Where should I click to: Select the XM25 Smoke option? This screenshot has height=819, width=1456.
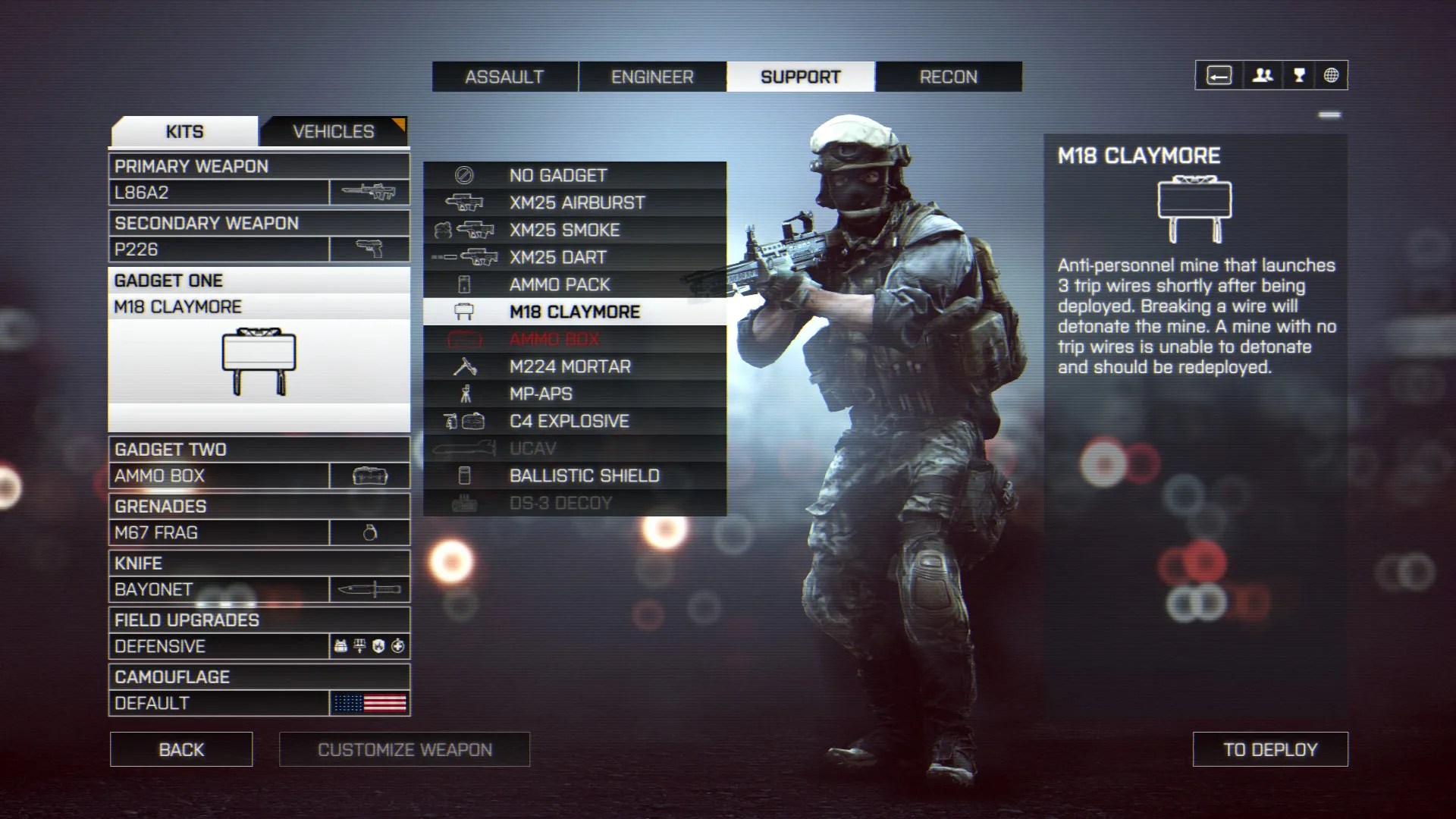tap(563, 230)
